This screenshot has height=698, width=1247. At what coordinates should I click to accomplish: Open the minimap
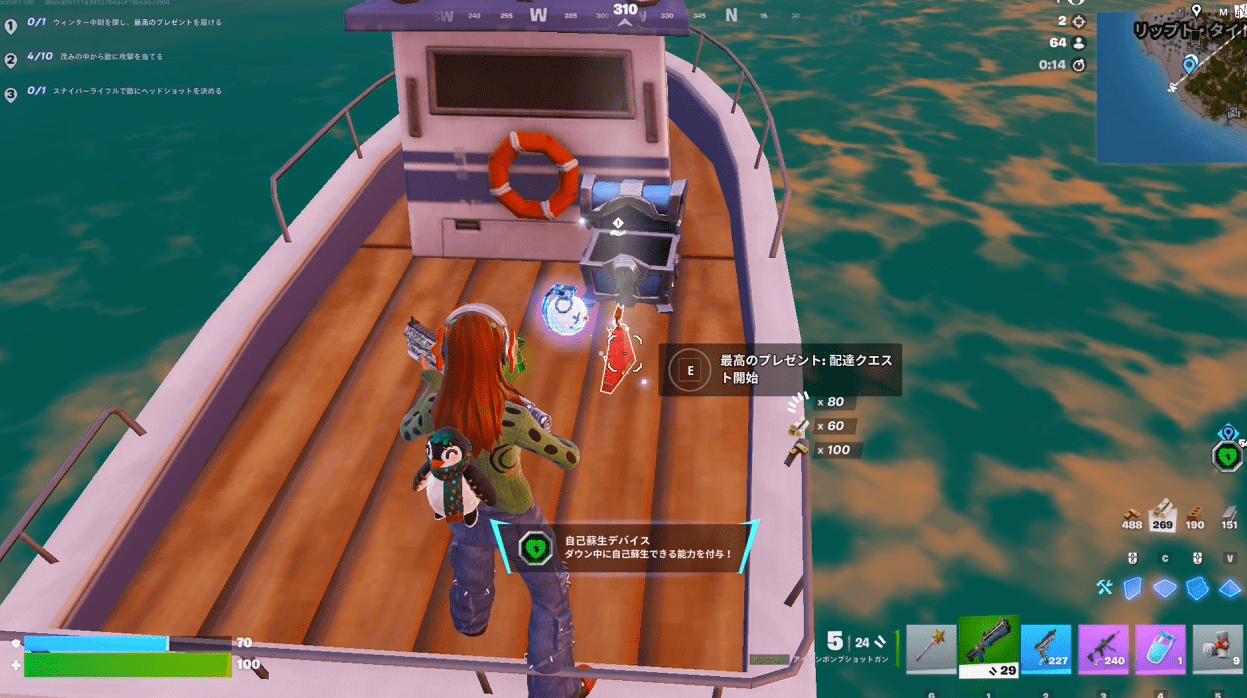point(1171,88)
